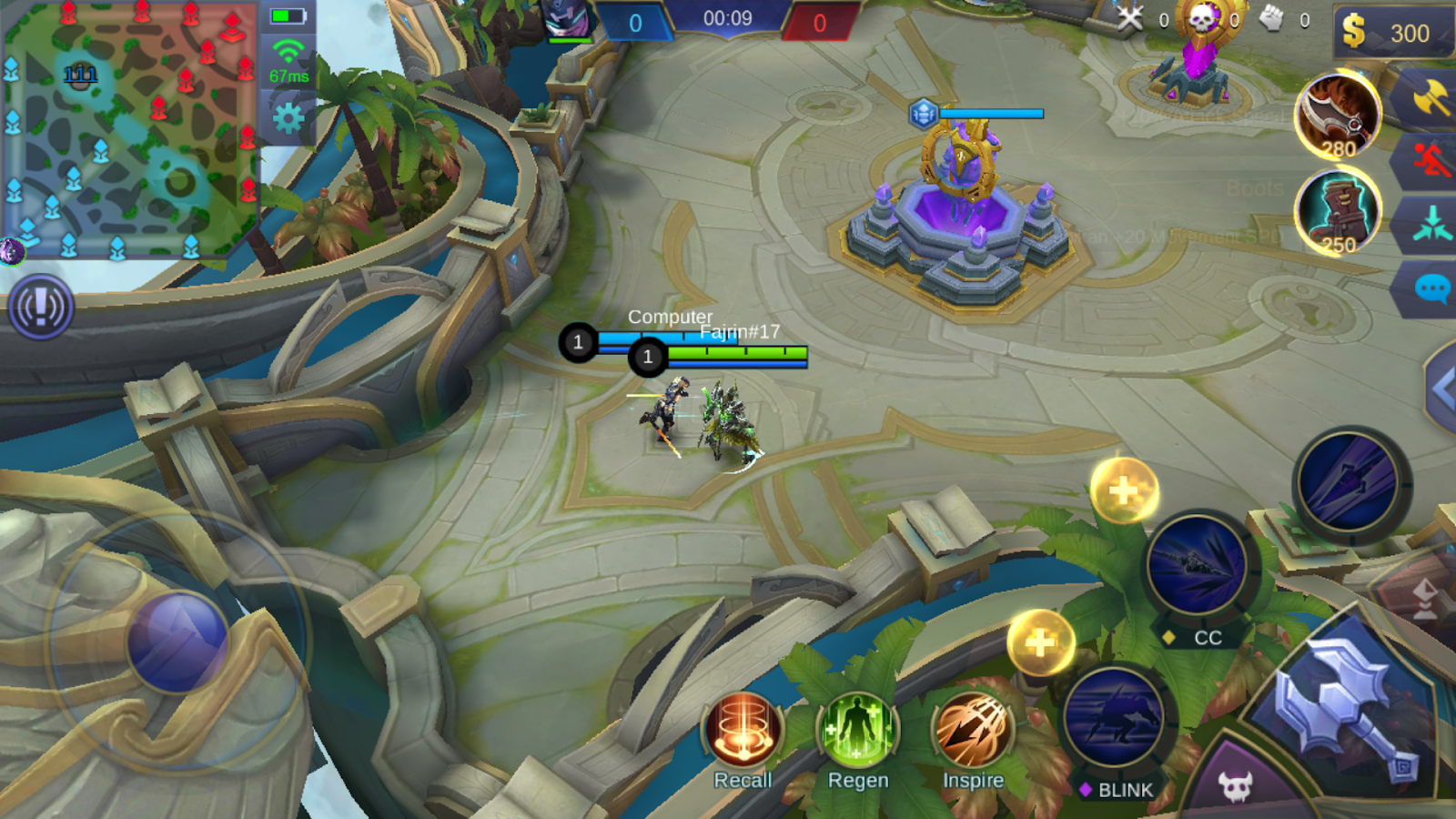This screenshot has height=819, width=1456.
Task: Open the quick chat bubble
Action: [1431, 289]
